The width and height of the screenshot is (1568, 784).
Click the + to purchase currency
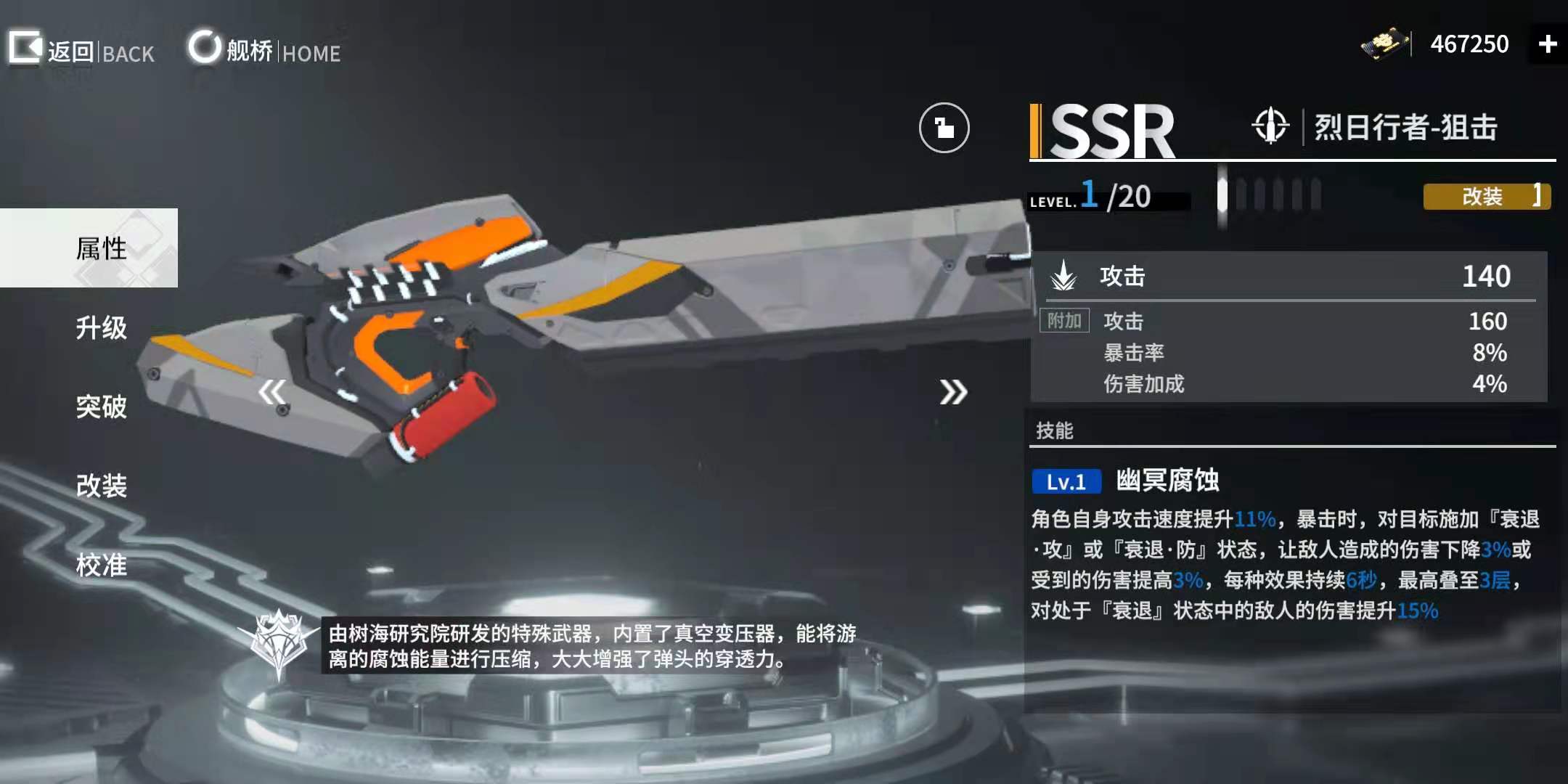1546,45
